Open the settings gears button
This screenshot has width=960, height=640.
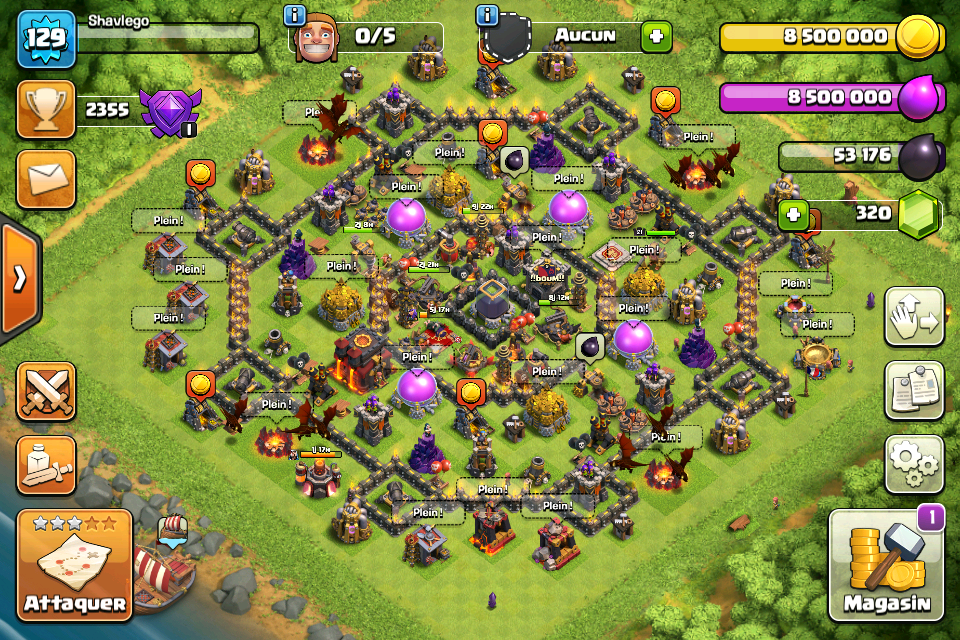(x=914, y=464)
